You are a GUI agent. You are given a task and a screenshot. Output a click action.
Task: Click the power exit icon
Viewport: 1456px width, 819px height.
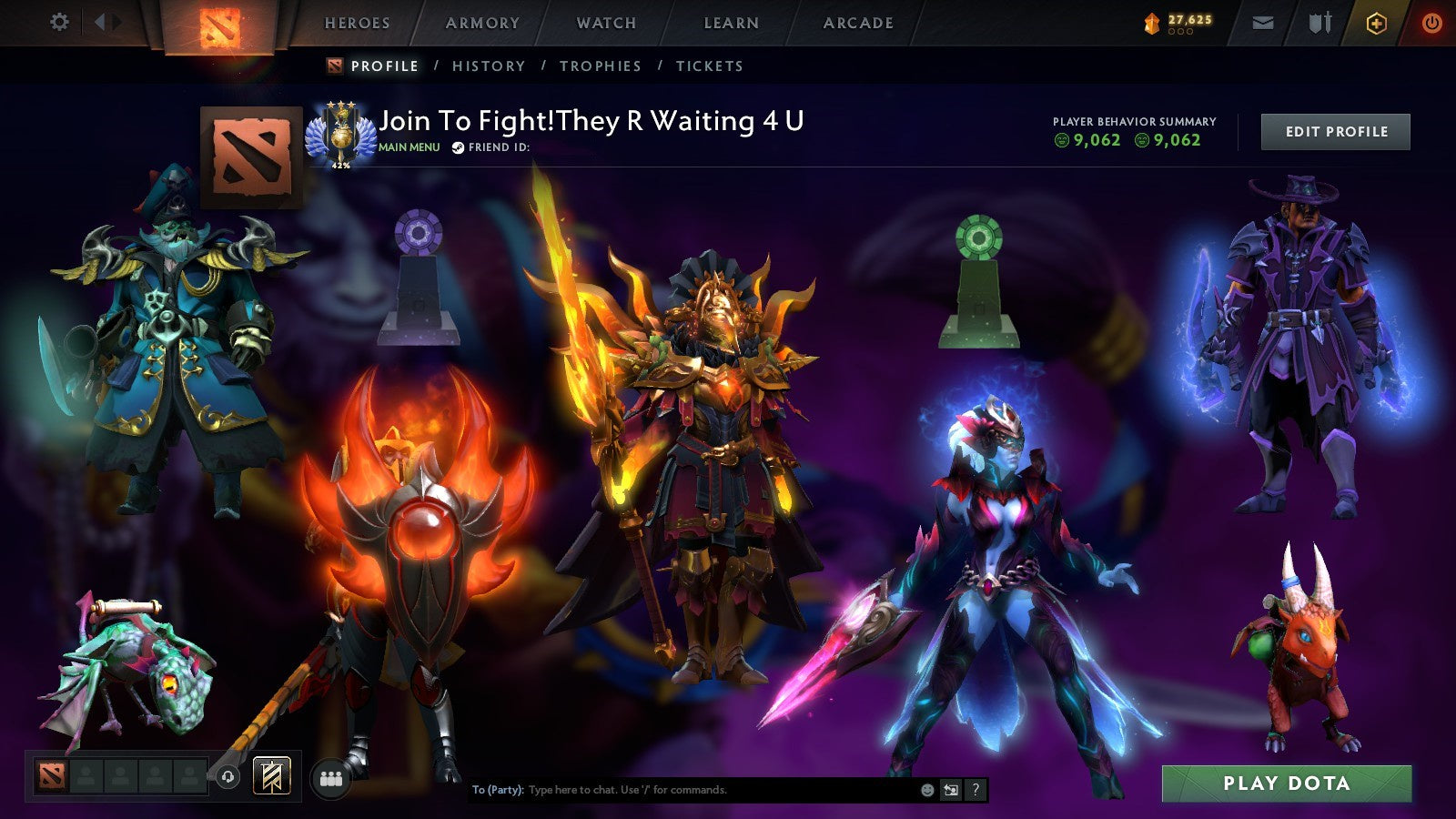(x=1434, y=21)
